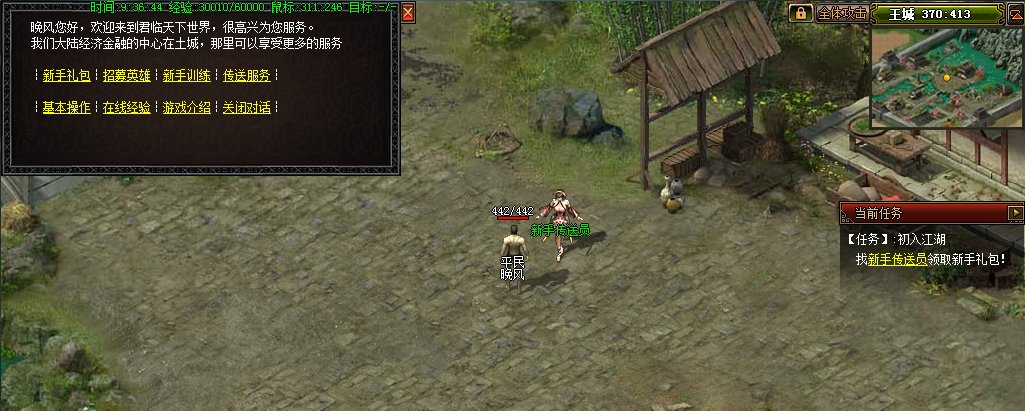Open the 基本操作 help option
The width and height of the screenshot is (1025, 411).
click(66, 108)
